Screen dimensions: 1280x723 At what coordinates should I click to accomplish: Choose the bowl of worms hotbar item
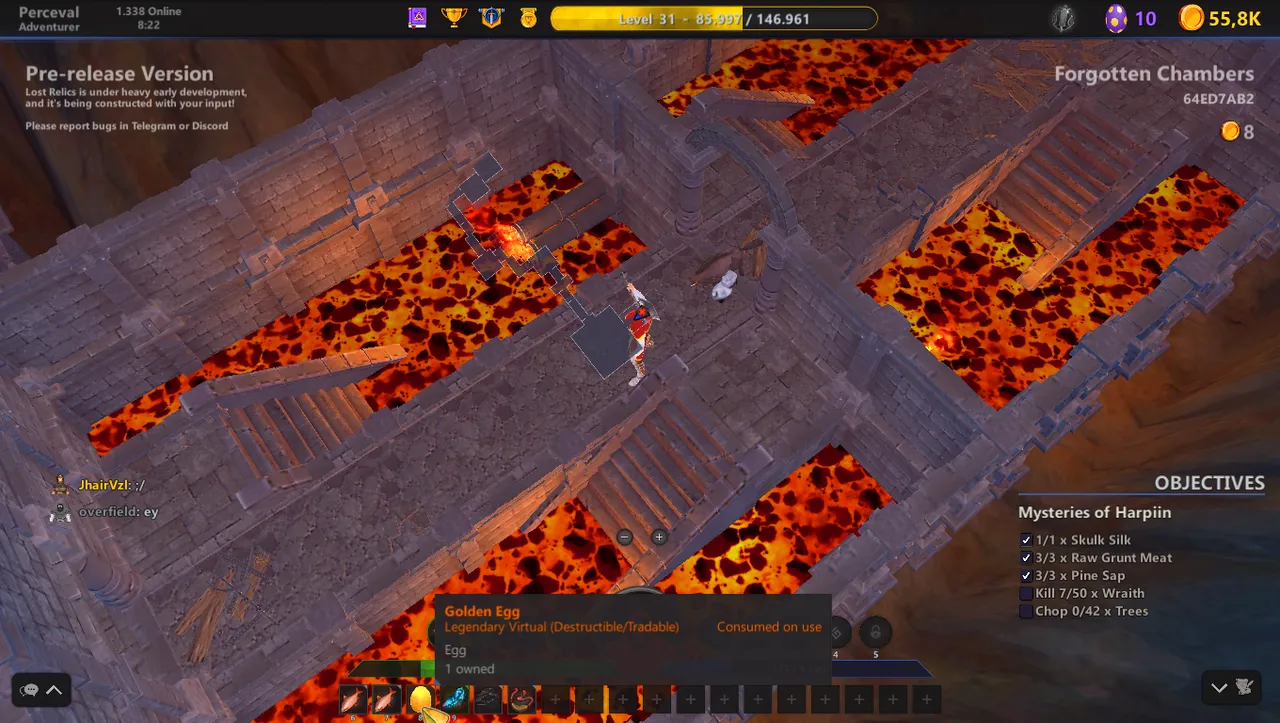point(521,699)
